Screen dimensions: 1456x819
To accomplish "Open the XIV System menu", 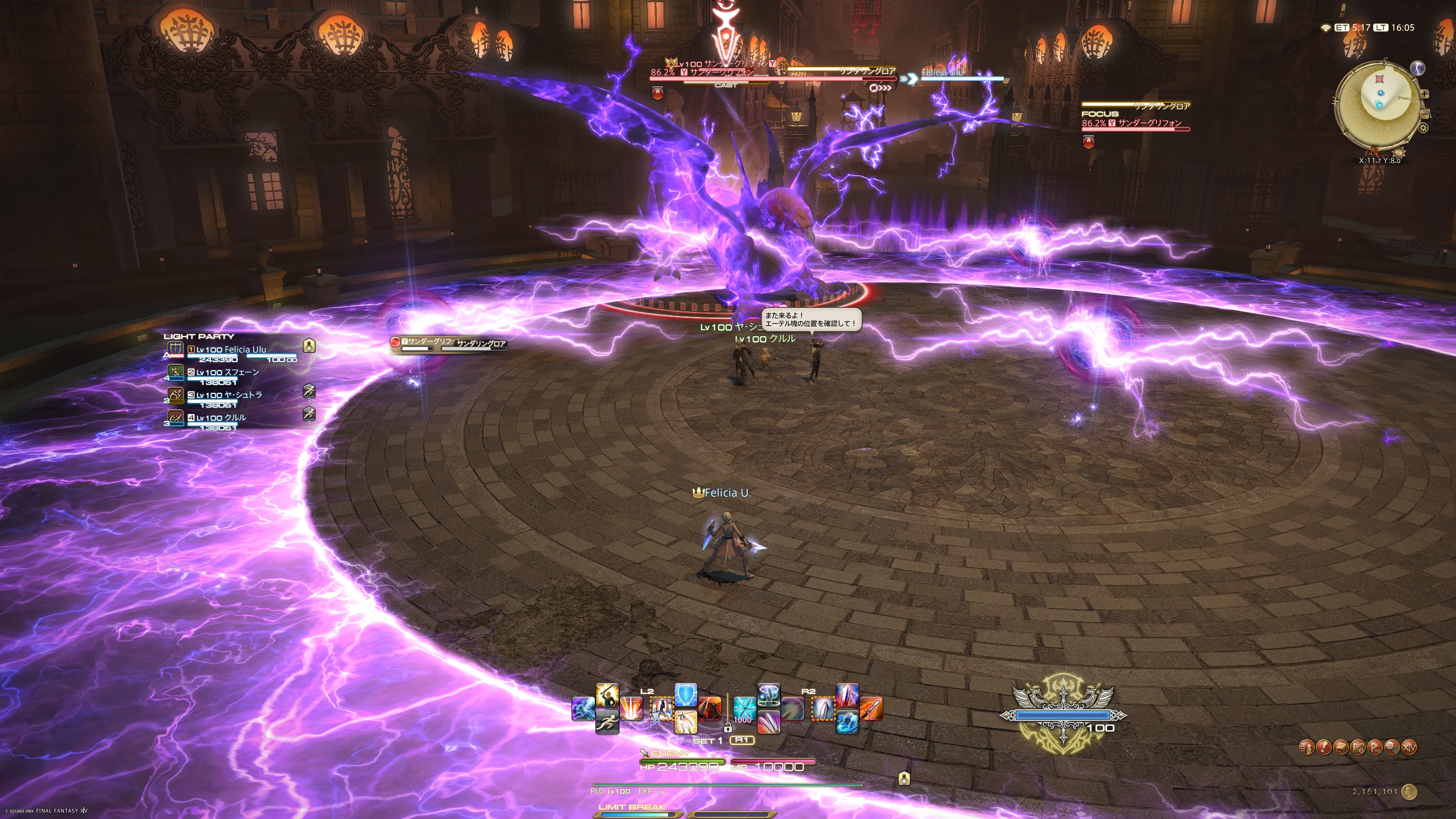I will pos(1409,747).
